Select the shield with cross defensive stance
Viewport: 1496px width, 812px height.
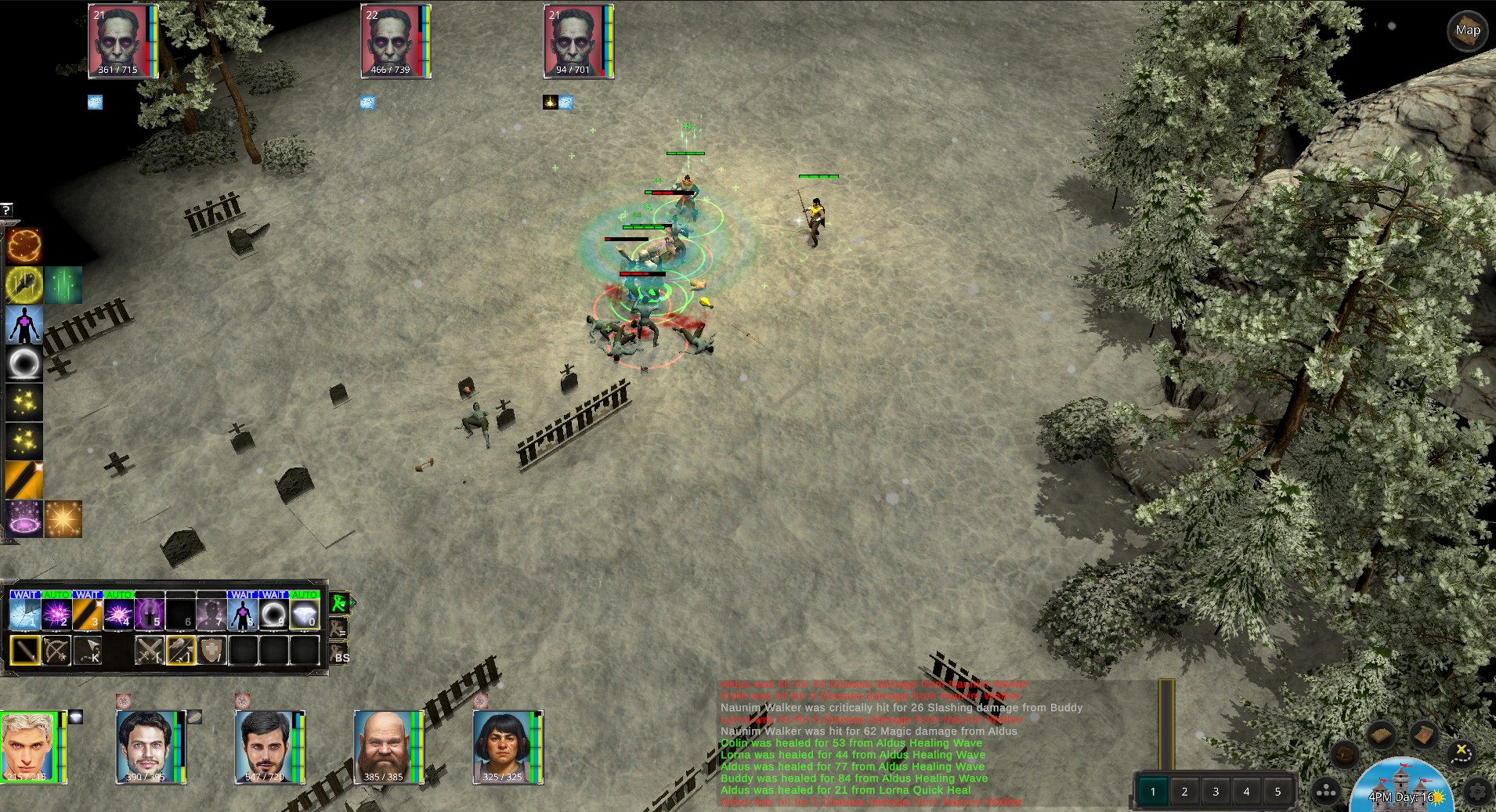tap(211, 650)
